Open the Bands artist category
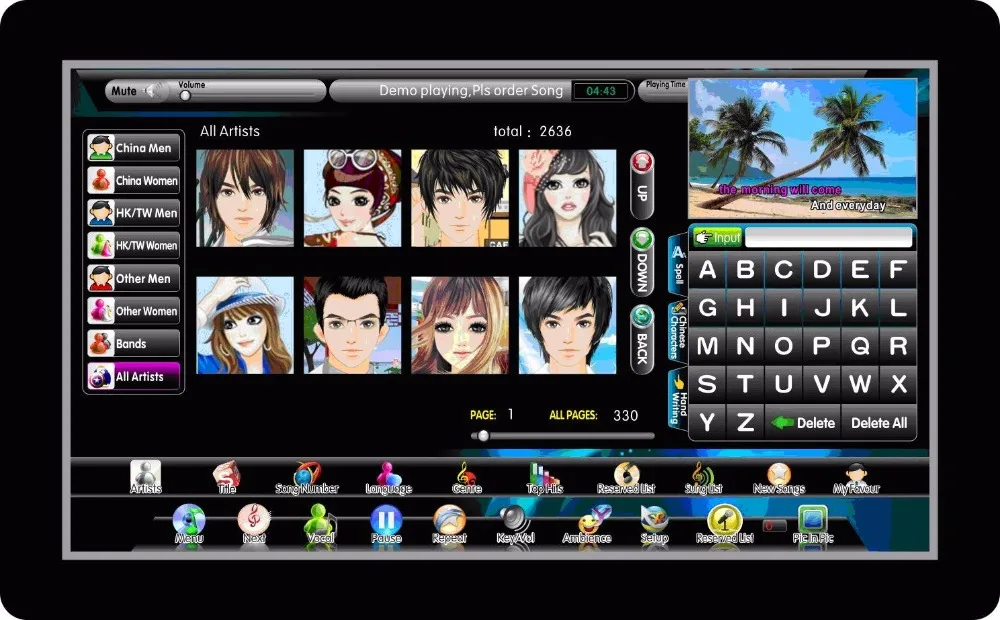Viewport: 1000px width, 620px height. pyautogui.click(x=134, y=343)
